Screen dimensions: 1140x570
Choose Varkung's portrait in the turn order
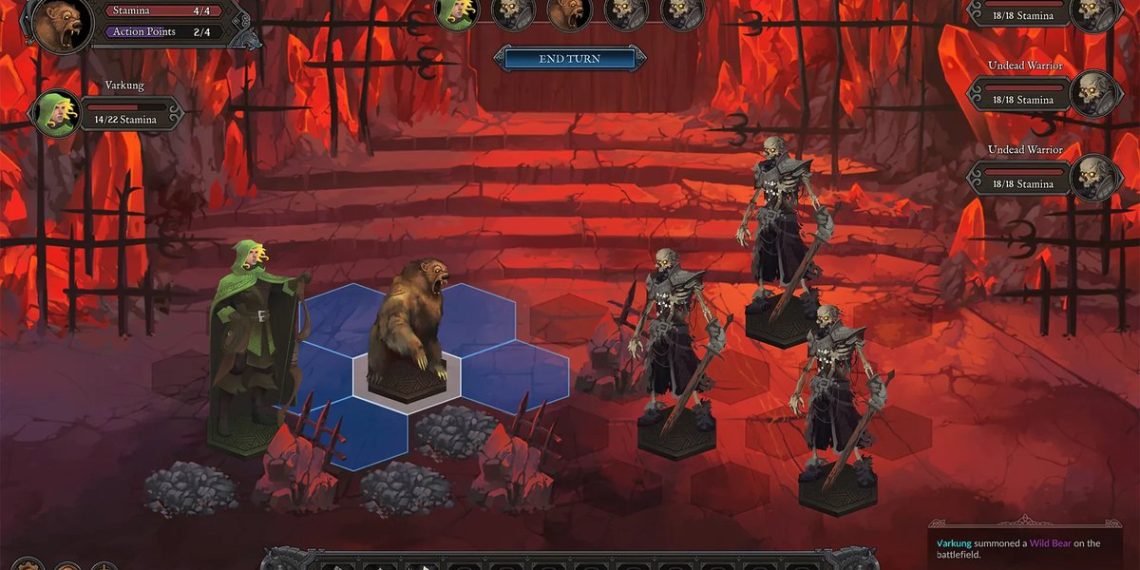pyautogui.click(x=457, y=12)
